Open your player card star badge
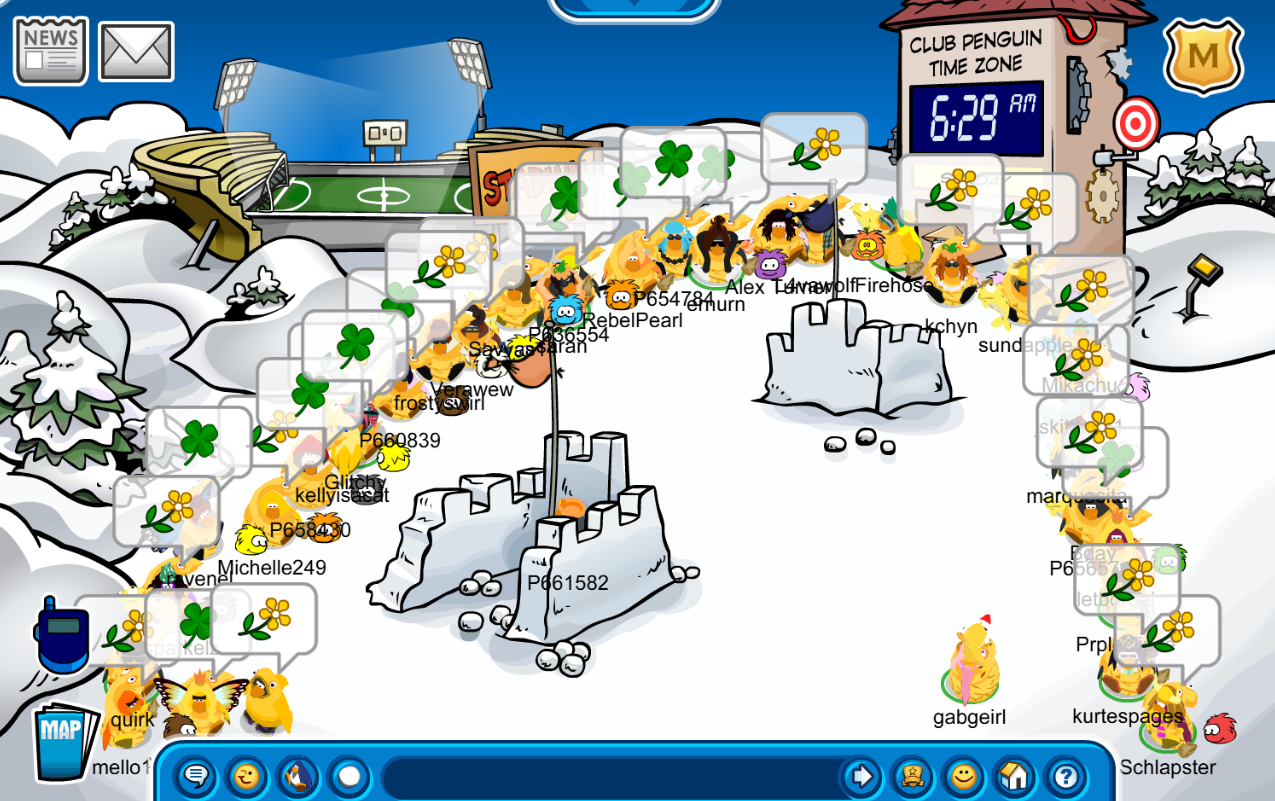This screenshot has height=801, width=1275. 911,776
